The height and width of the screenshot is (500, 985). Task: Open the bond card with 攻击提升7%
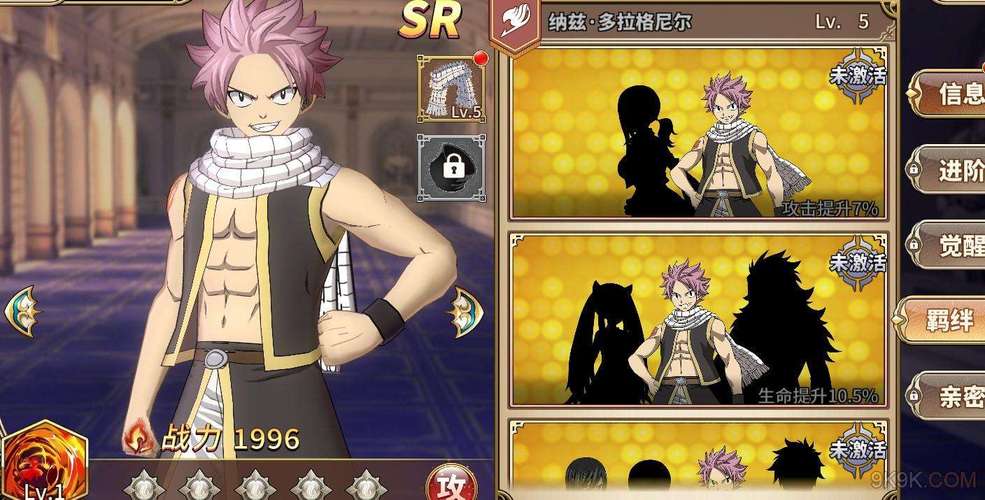click(x=697, y=133)
